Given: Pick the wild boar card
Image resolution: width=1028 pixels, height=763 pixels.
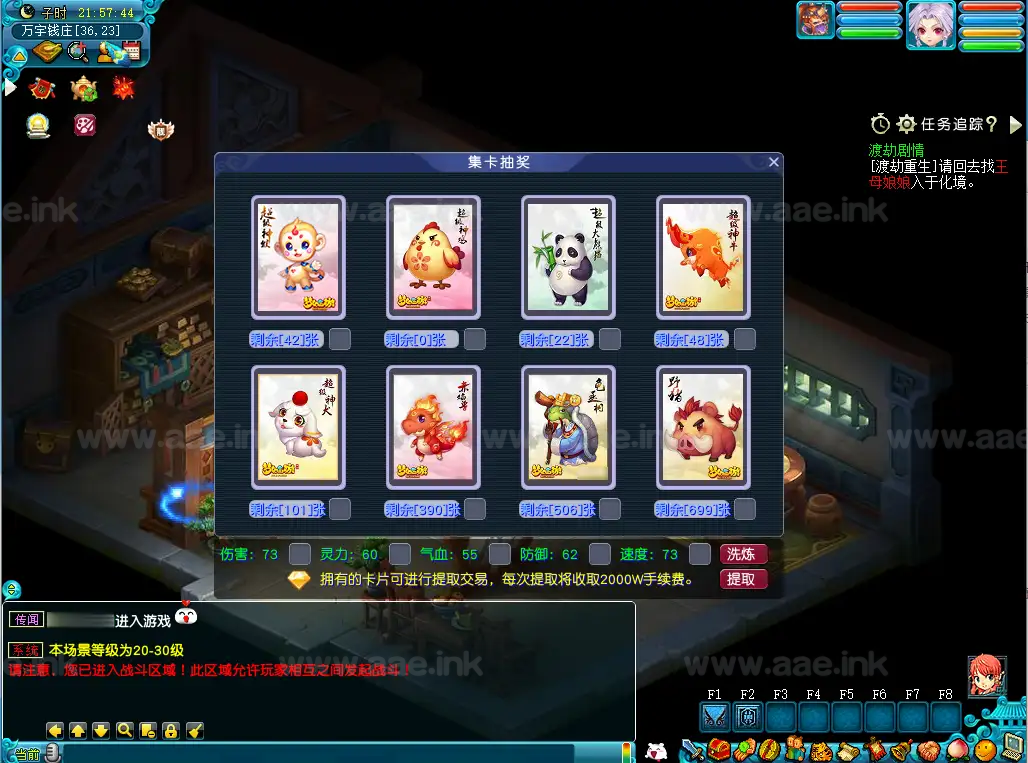Looking at the screenshot, I should point(703,428).
